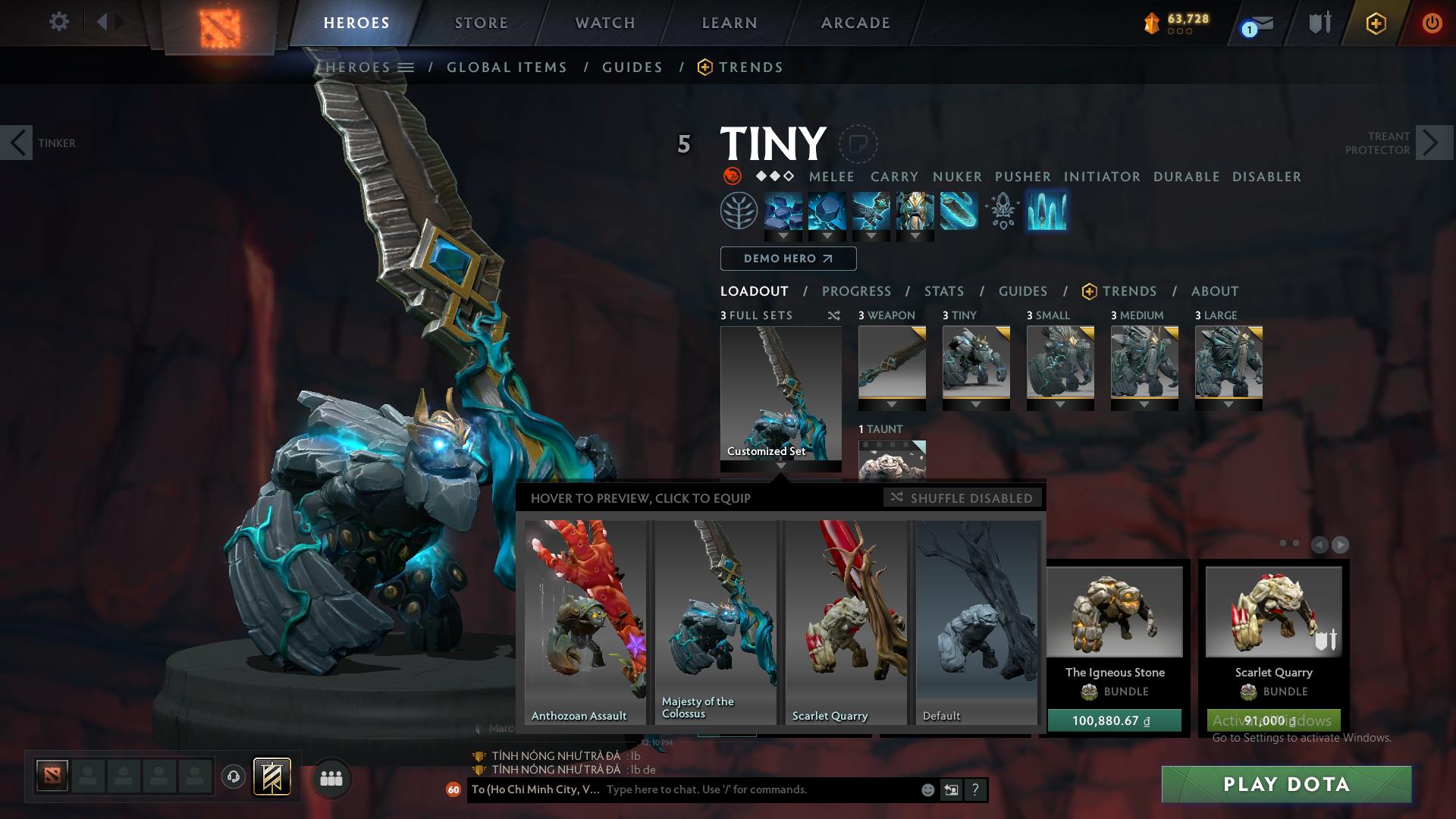Image resolution: width=1456 pixels, height=819 pixels.
Task: Toggle the Shuffle Disabled option
Action: point(963,498)
